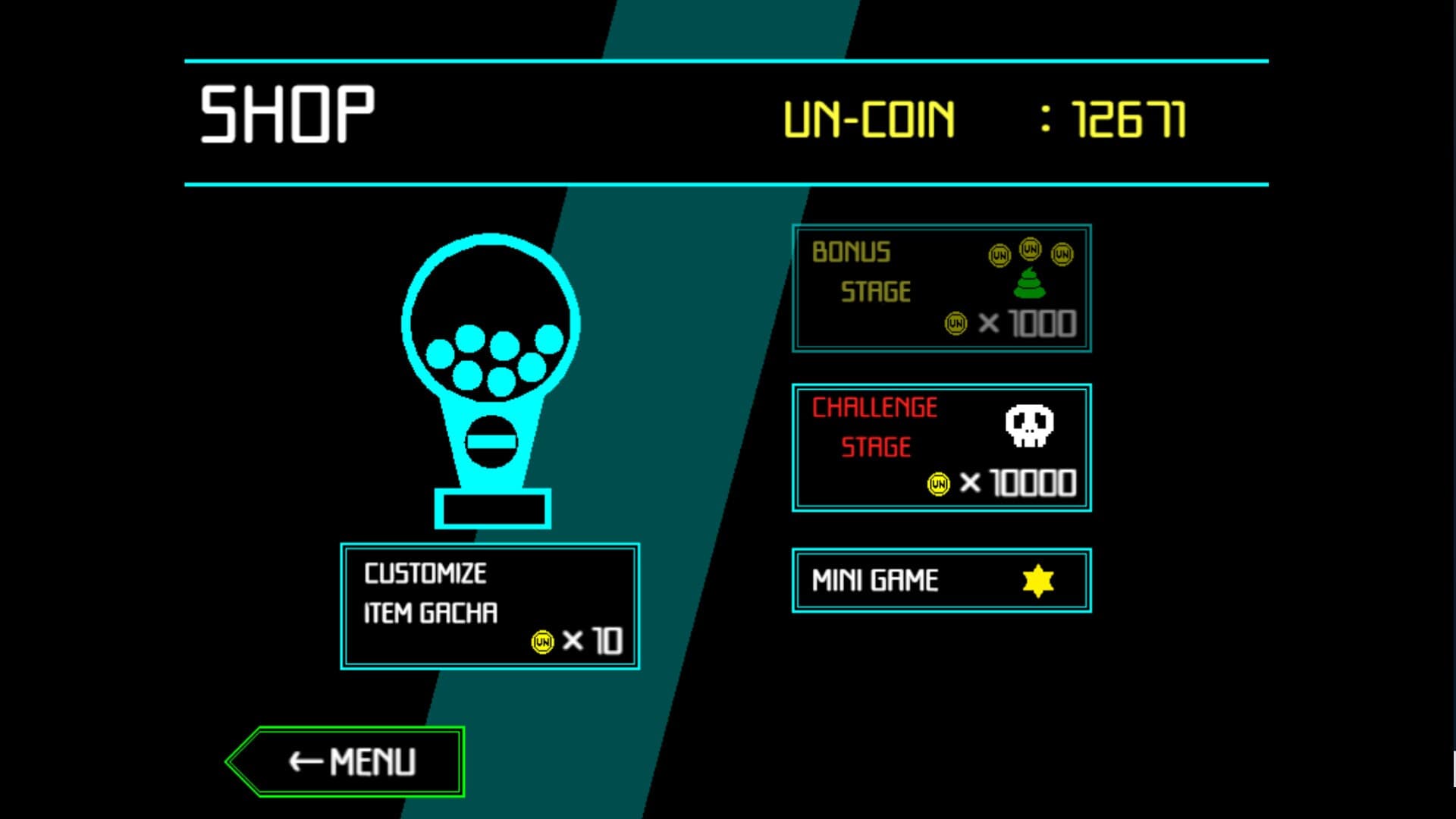The image size is (1456, 819).
Task: Open the Bonus Stage panel
Action: click(941, 288)
